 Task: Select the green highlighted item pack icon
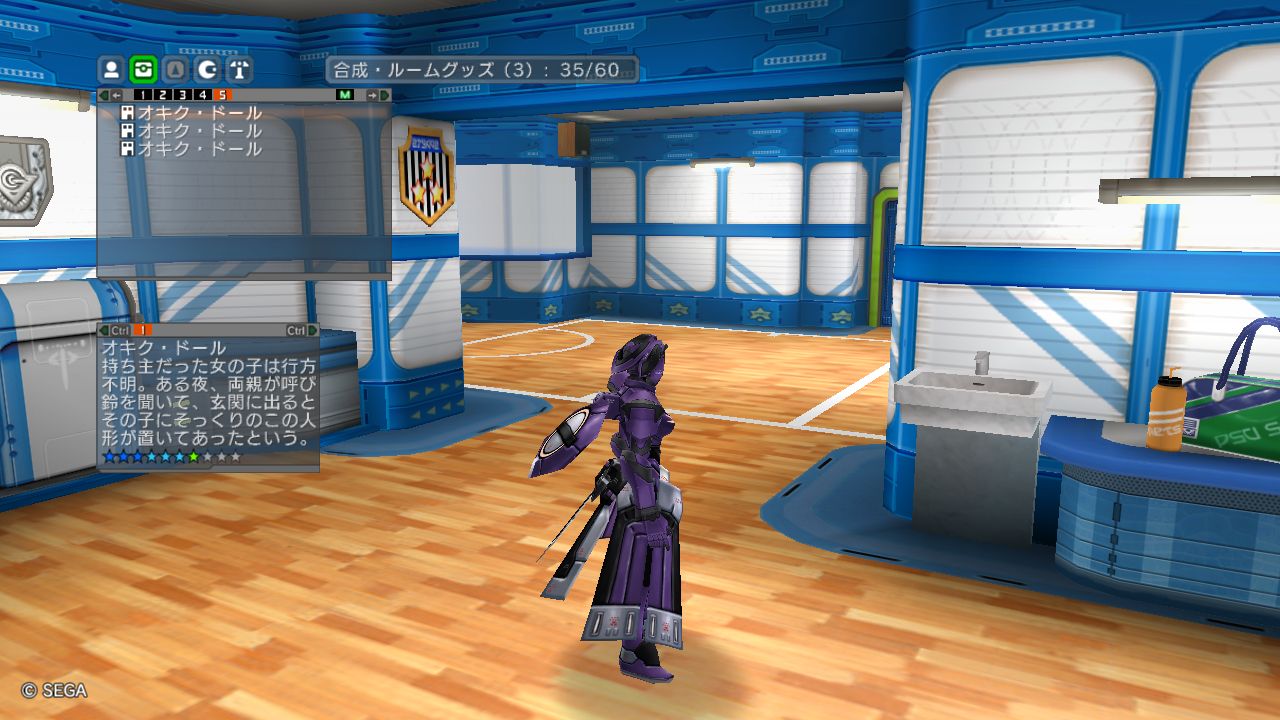click(x=144, y=70)
